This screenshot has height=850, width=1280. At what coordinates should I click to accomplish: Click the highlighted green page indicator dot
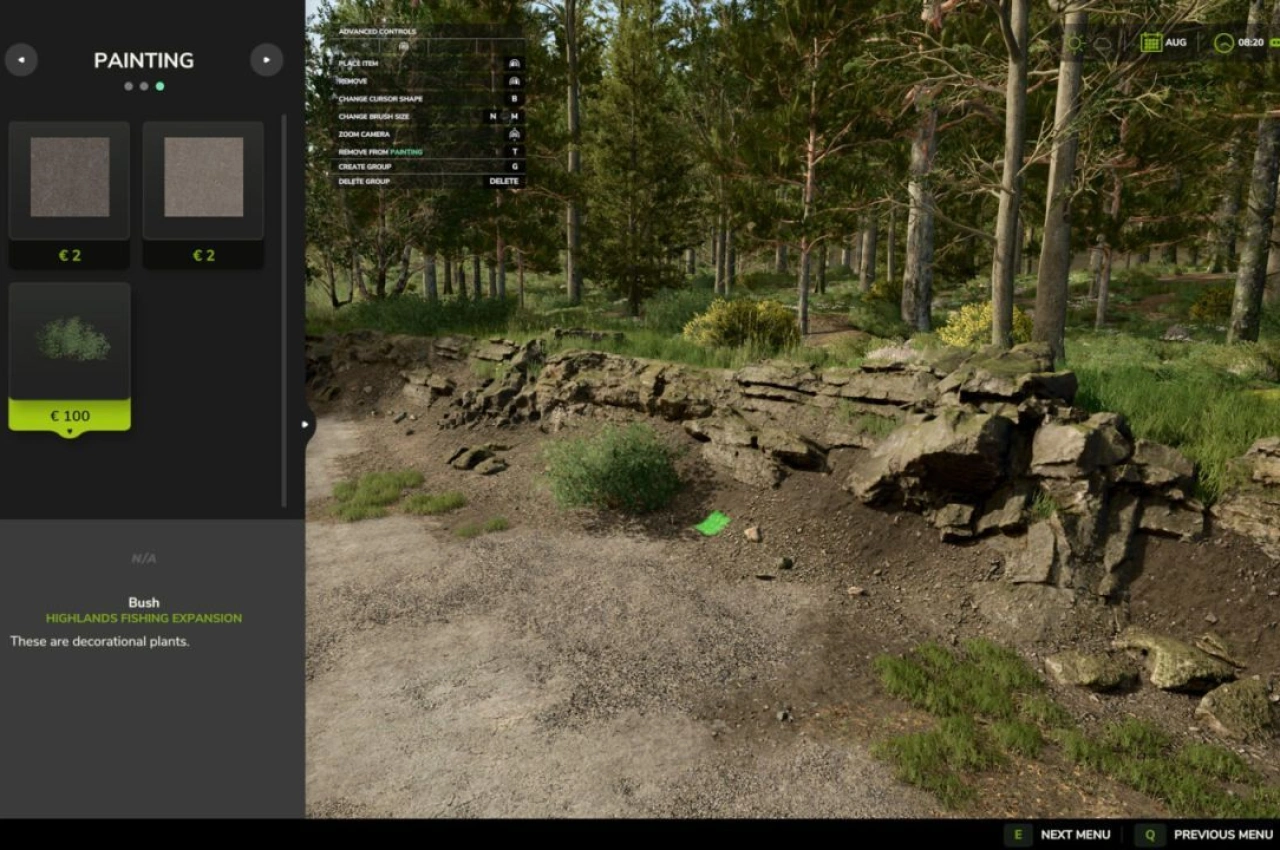coord(160,86)
